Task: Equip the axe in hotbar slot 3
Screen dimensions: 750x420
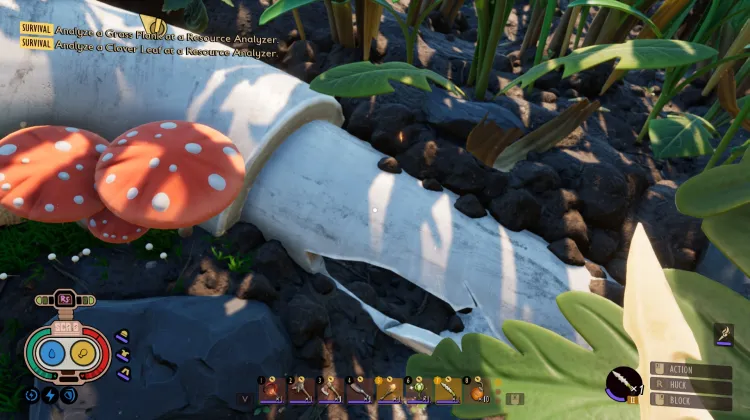Action: pyautogui.click(x=330, y=389)
